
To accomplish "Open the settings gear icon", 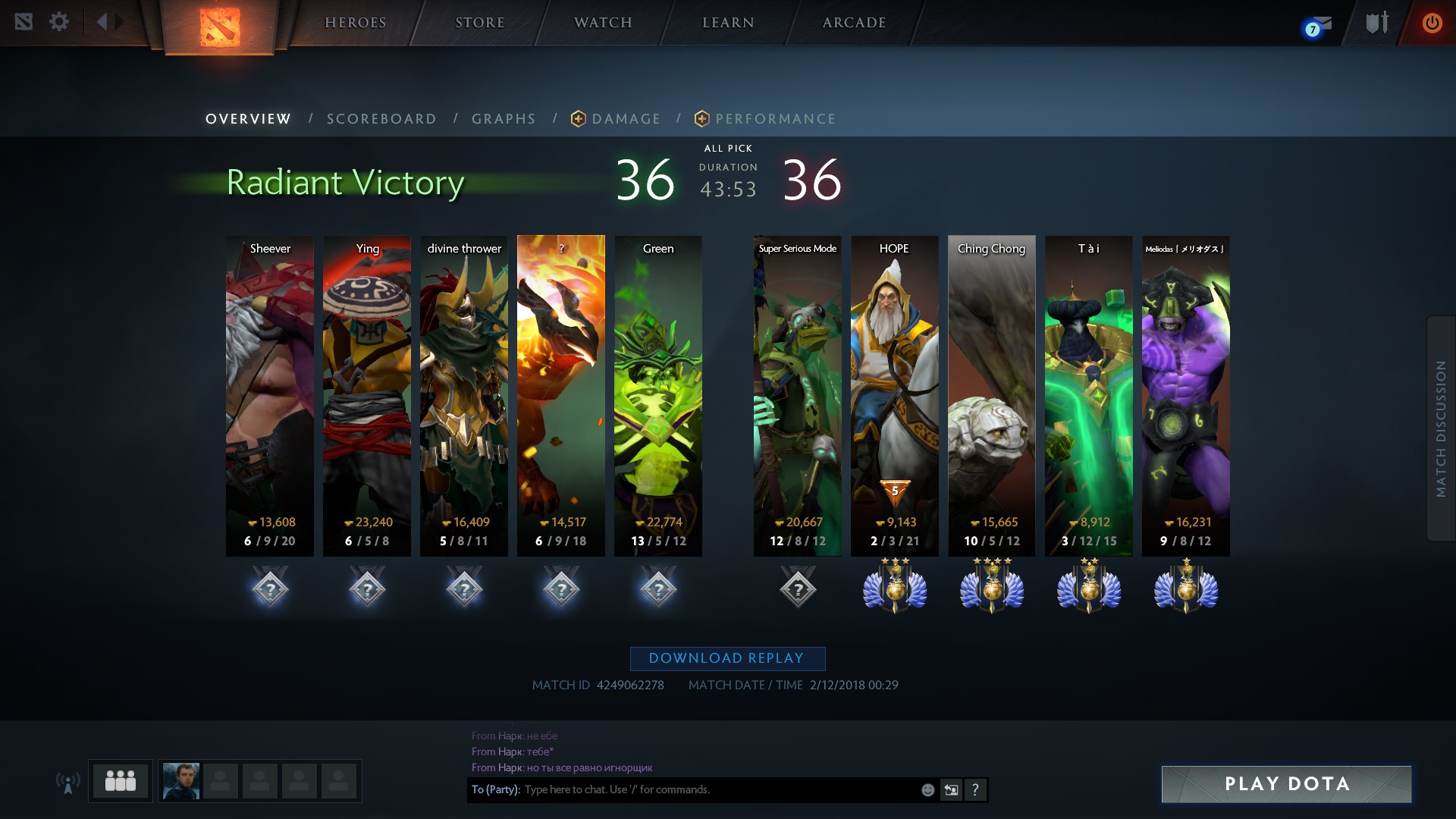I will [x=59, y=21].
